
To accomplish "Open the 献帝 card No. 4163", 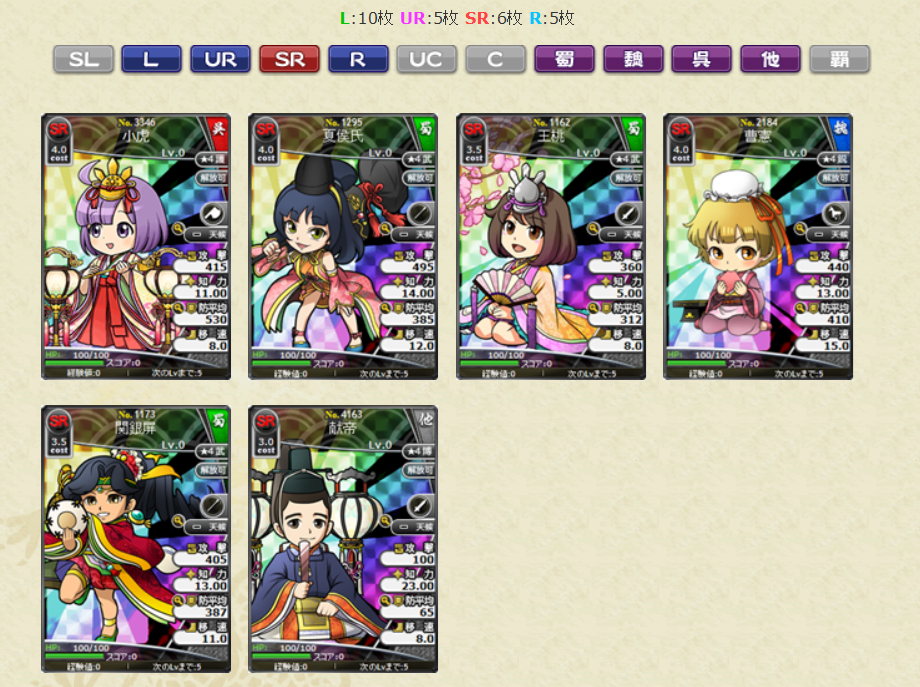I will pyautogui.click(x=343, y=538).
